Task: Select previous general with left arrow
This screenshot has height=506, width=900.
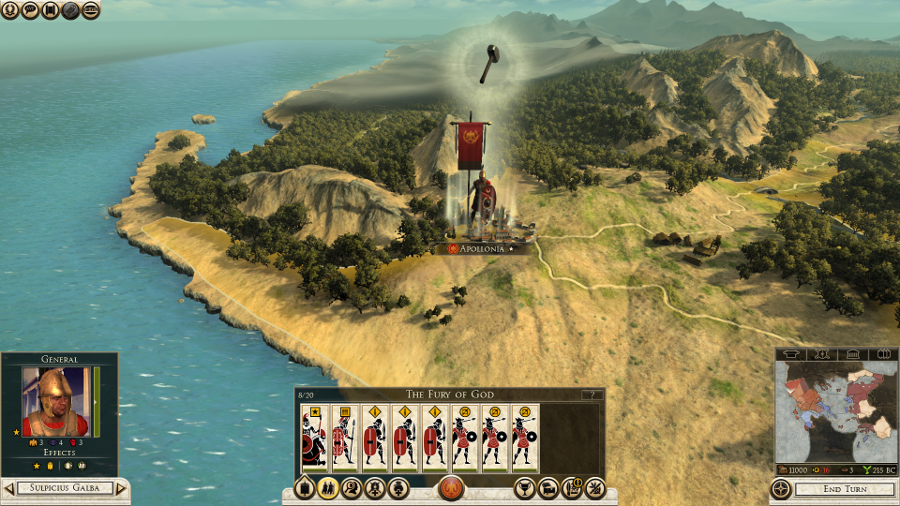Action: [x=9, y=489]
